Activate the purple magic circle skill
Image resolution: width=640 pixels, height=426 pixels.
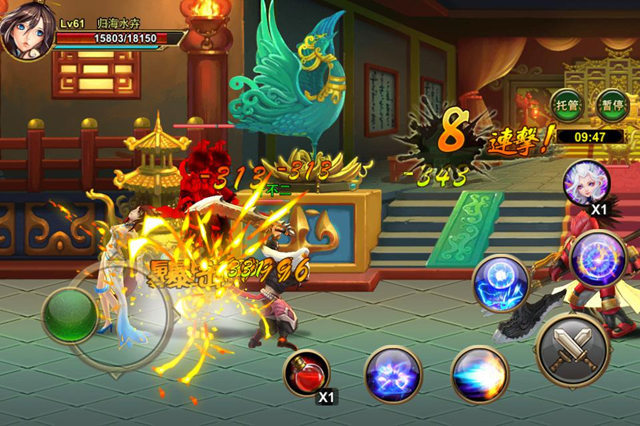[x=597, y=257]
